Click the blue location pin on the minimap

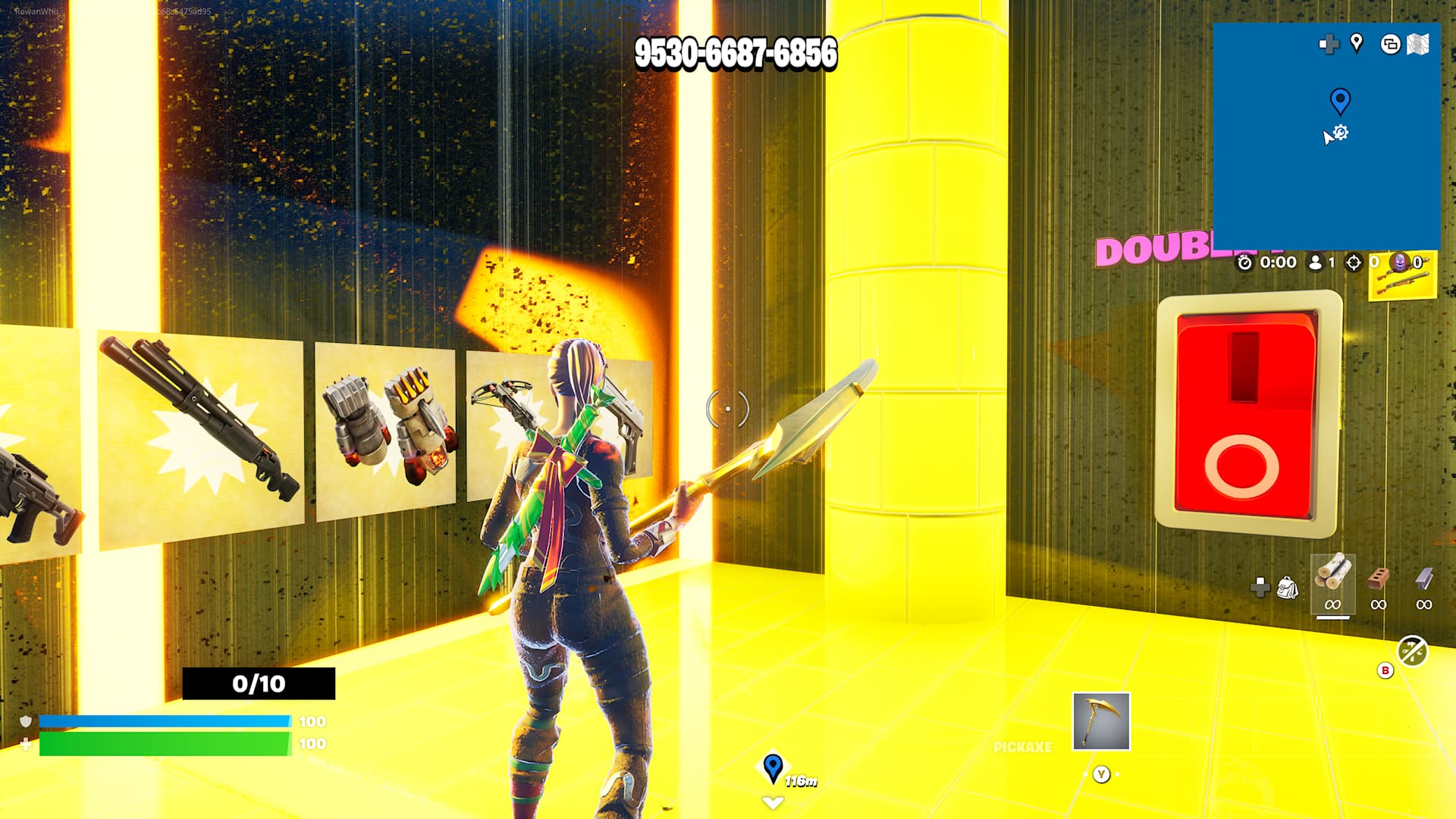1339,97
